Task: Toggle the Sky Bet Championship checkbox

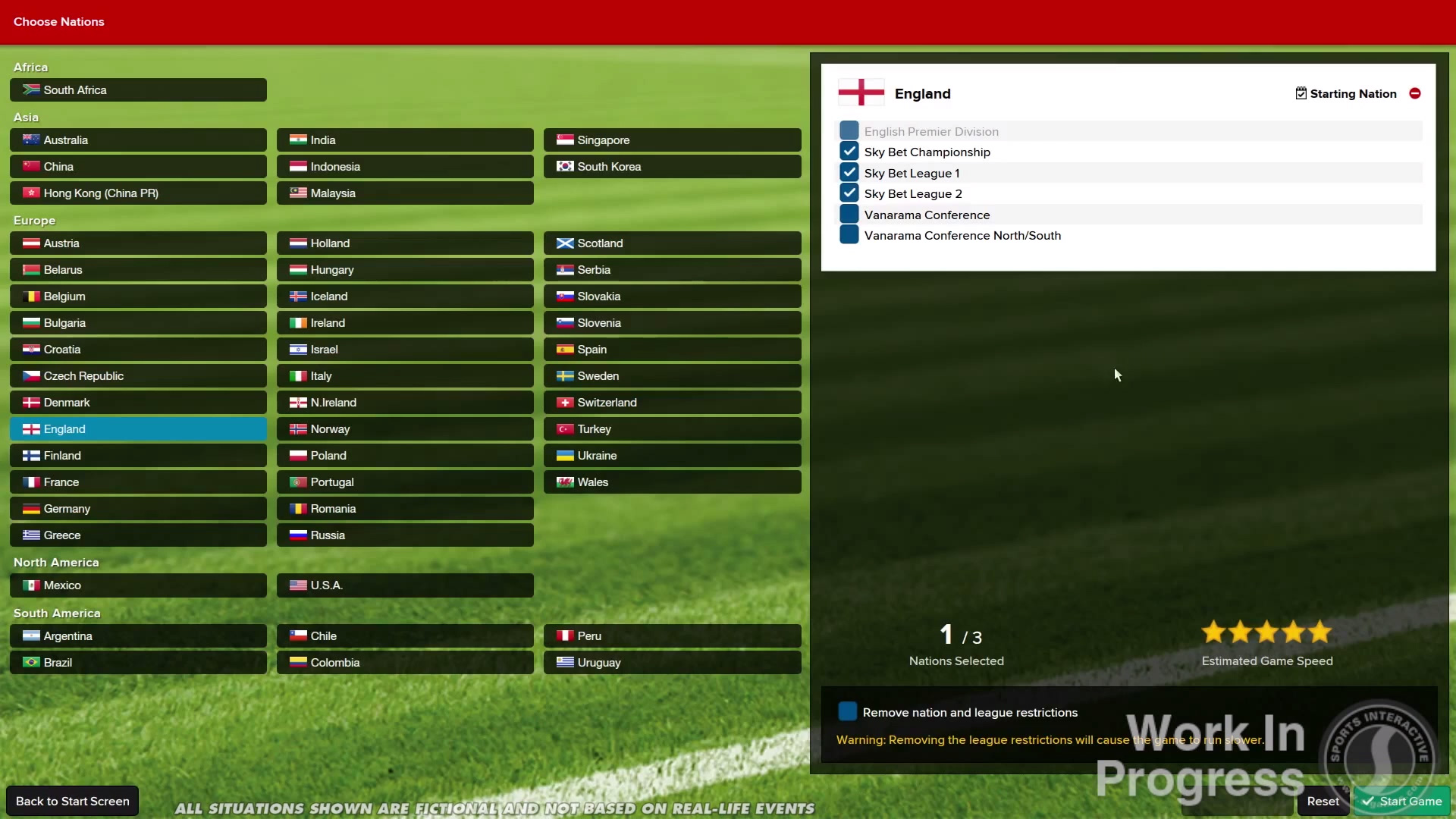Action: coord(849,152)
